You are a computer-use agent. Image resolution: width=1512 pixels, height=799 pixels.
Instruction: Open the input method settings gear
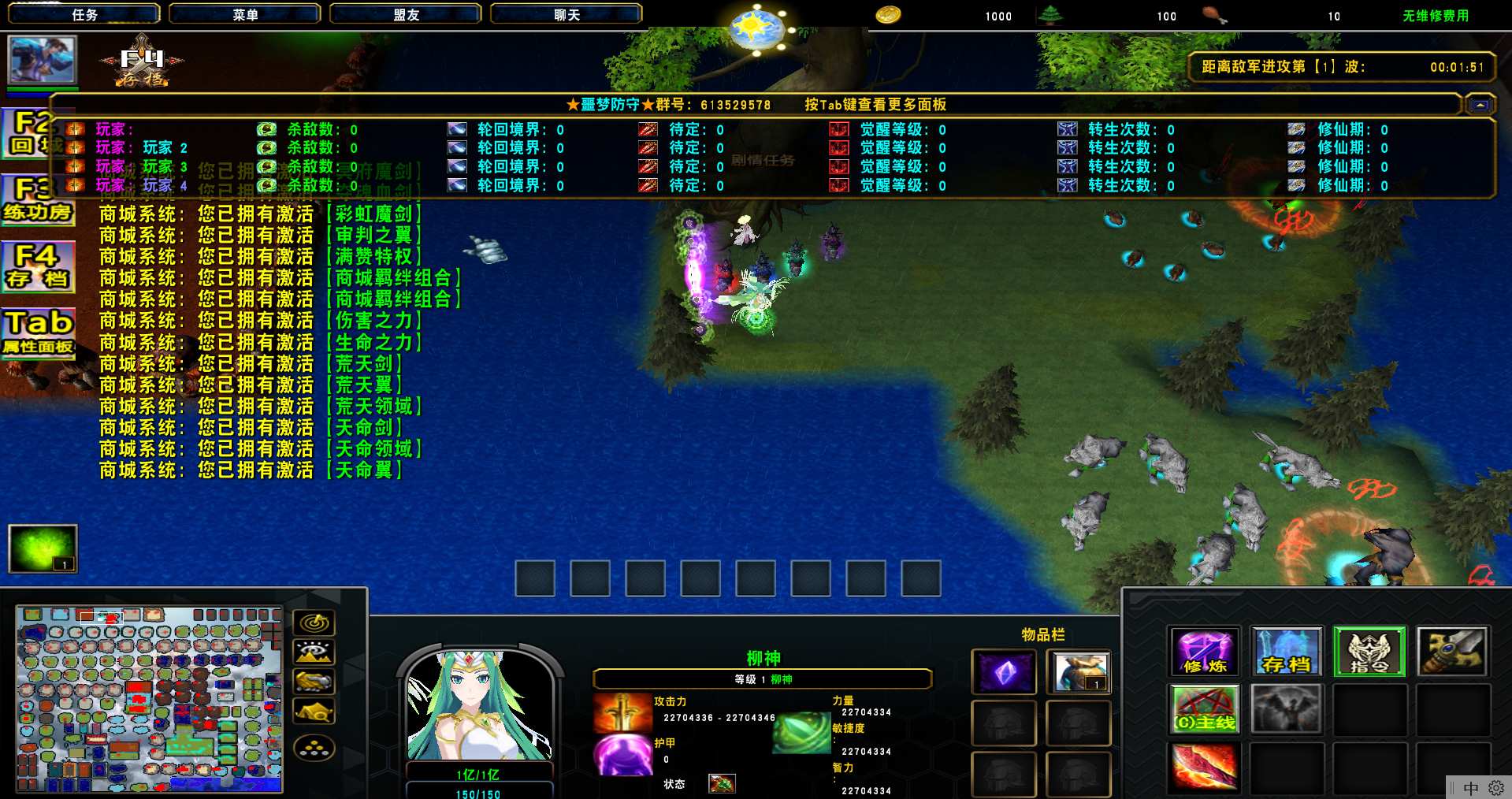coord(1495,788)
